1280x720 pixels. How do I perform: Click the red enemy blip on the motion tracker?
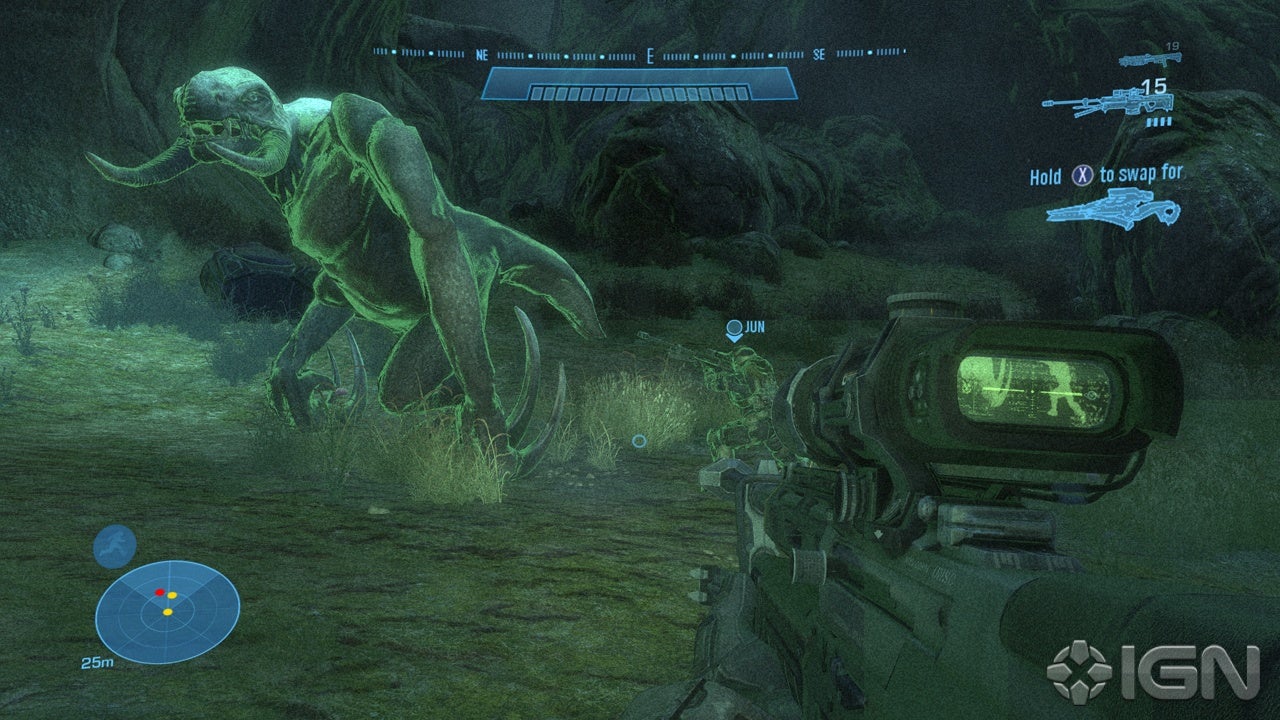(160, 592)
